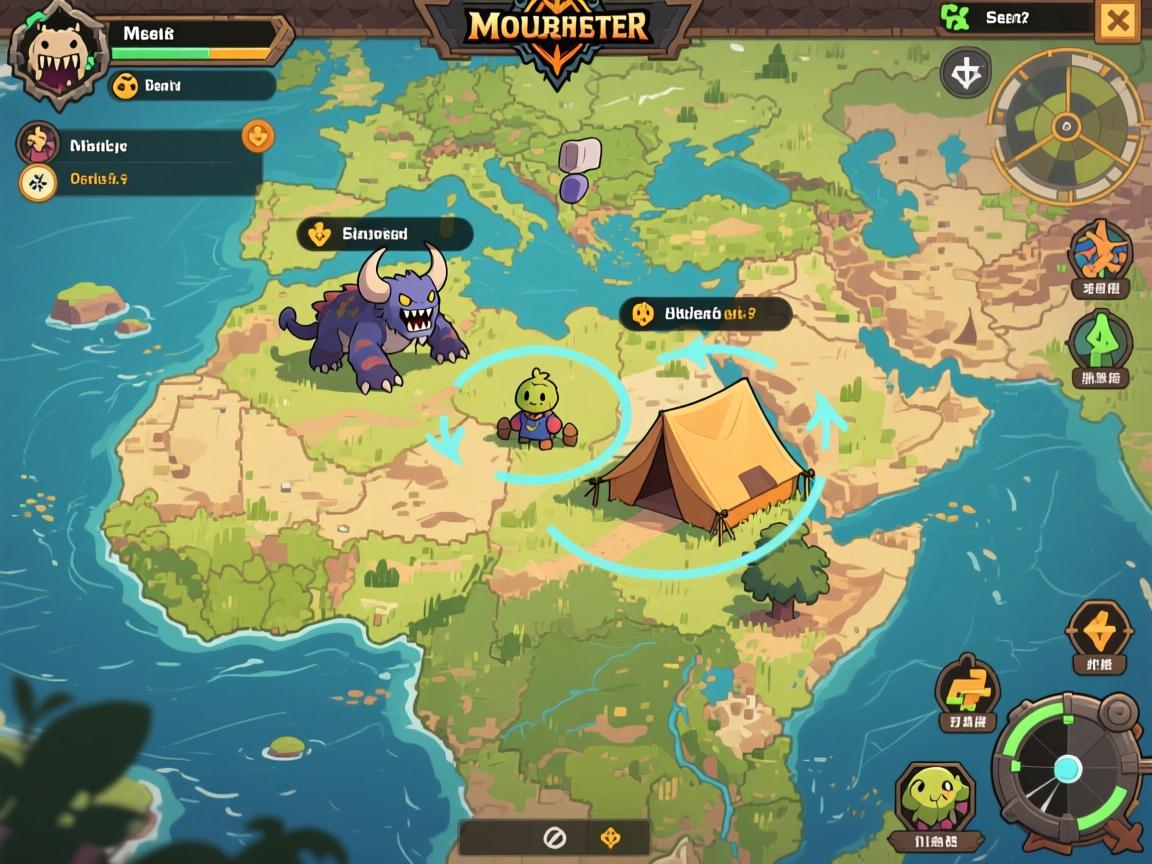
Task: Click the yellow-faced status row under the name bar
Action: (x=192, y=86)
